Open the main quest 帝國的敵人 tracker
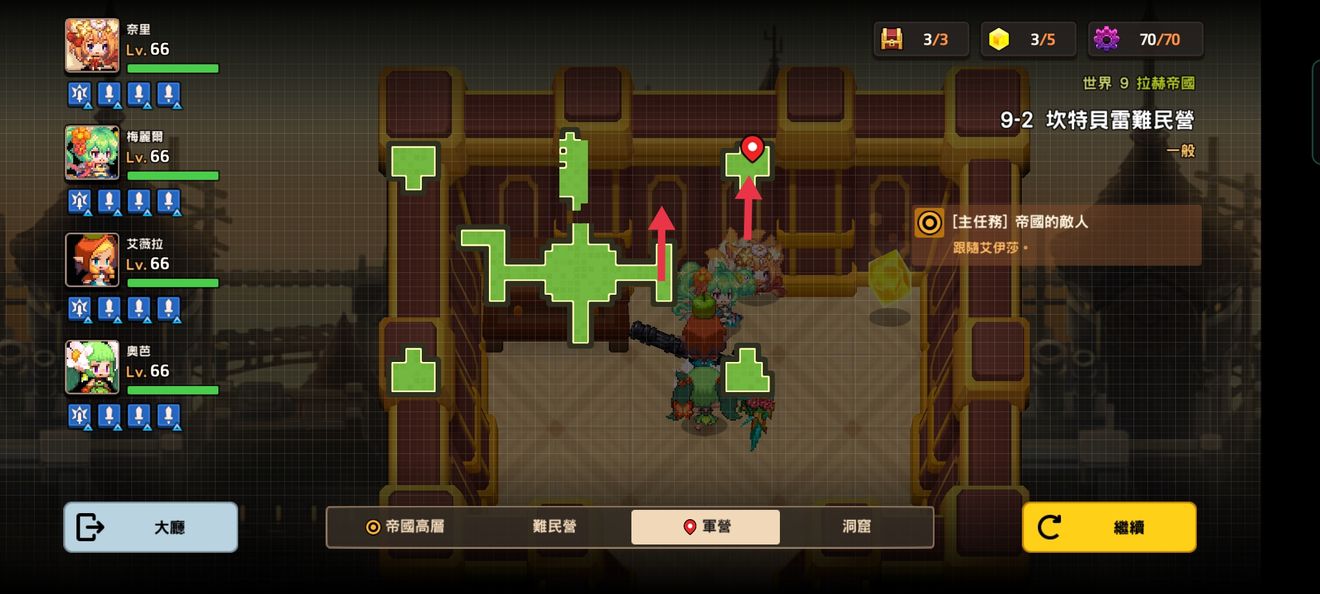This screenshot has width=1320, height=594. (x=1056, y=235)
